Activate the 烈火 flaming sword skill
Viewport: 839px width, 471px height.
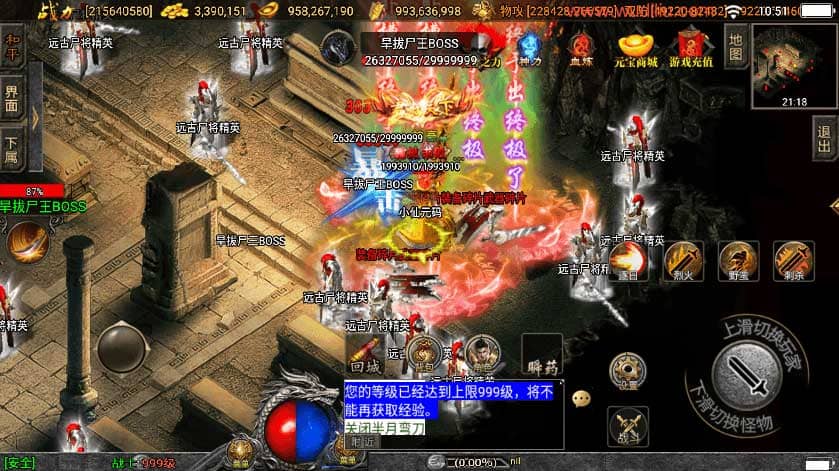684,260
